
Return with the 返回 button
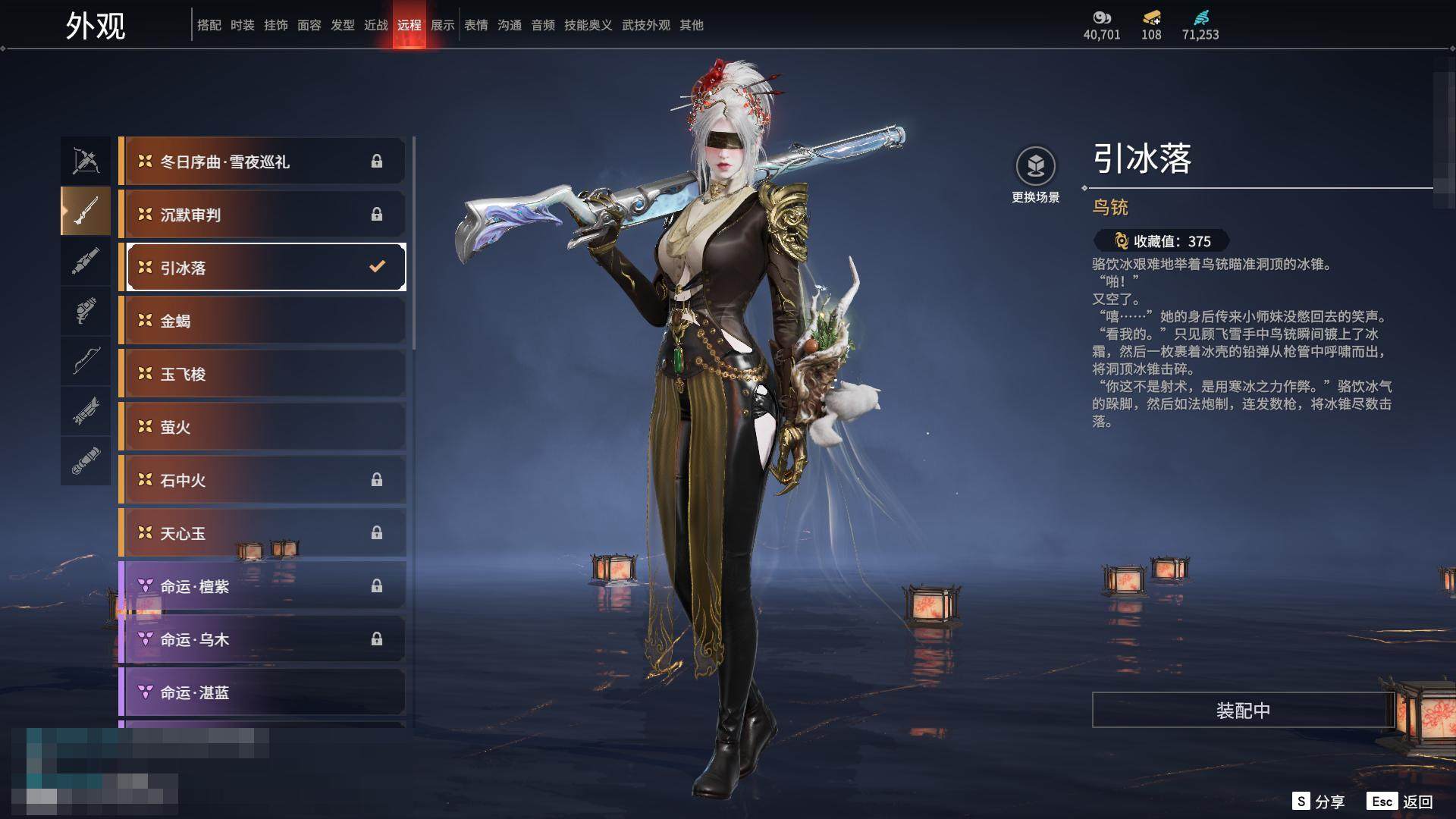(1400, 802)
